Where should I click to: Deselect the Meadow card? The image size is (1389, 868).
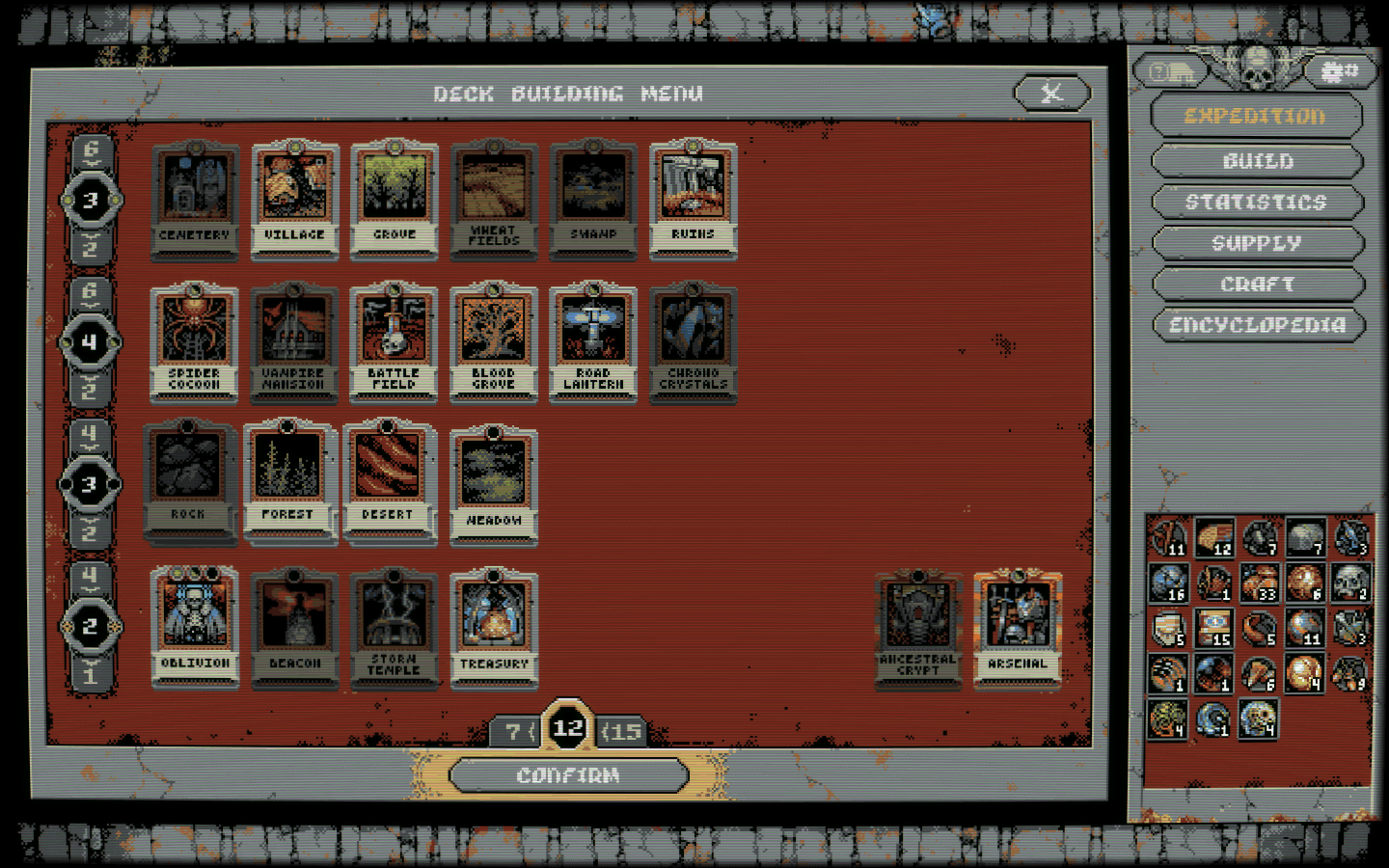[493, 482]
